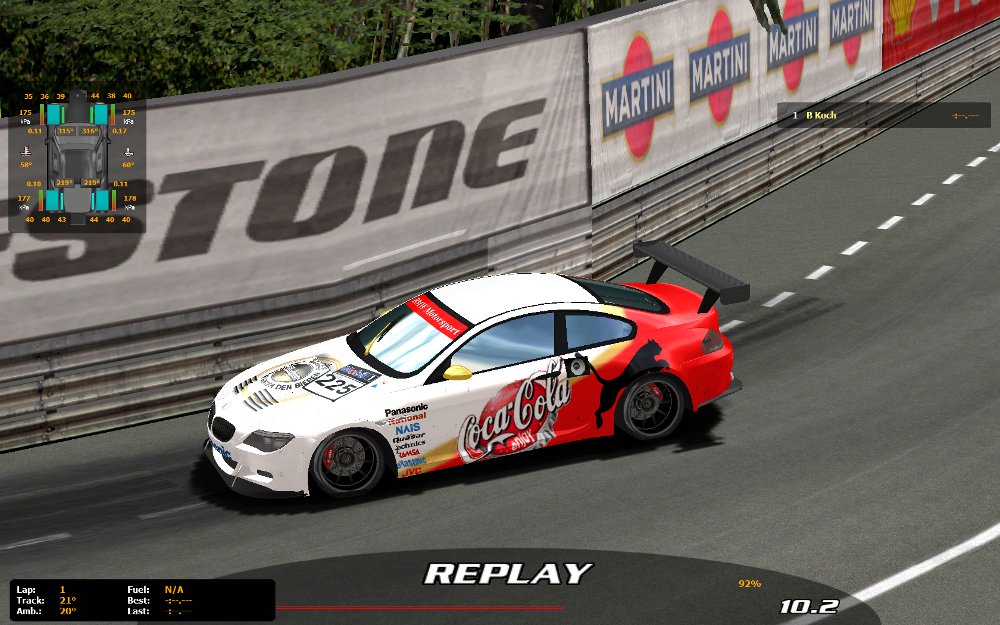Click the tire telemetry car diagram
This screenshot has width=1000, height=625.
77,160
